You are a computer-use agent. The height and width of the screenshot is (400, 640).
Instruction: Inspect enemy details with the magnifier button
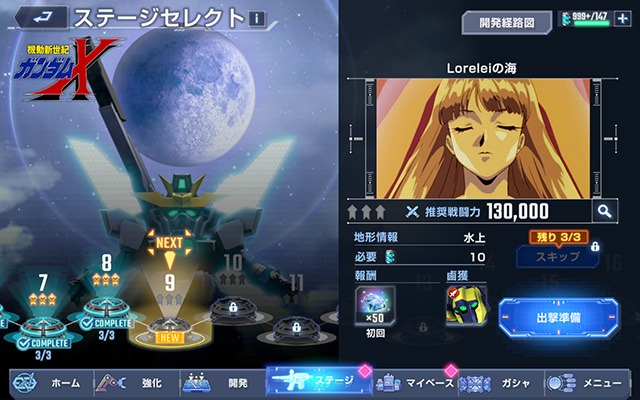(x=604, y=210)
